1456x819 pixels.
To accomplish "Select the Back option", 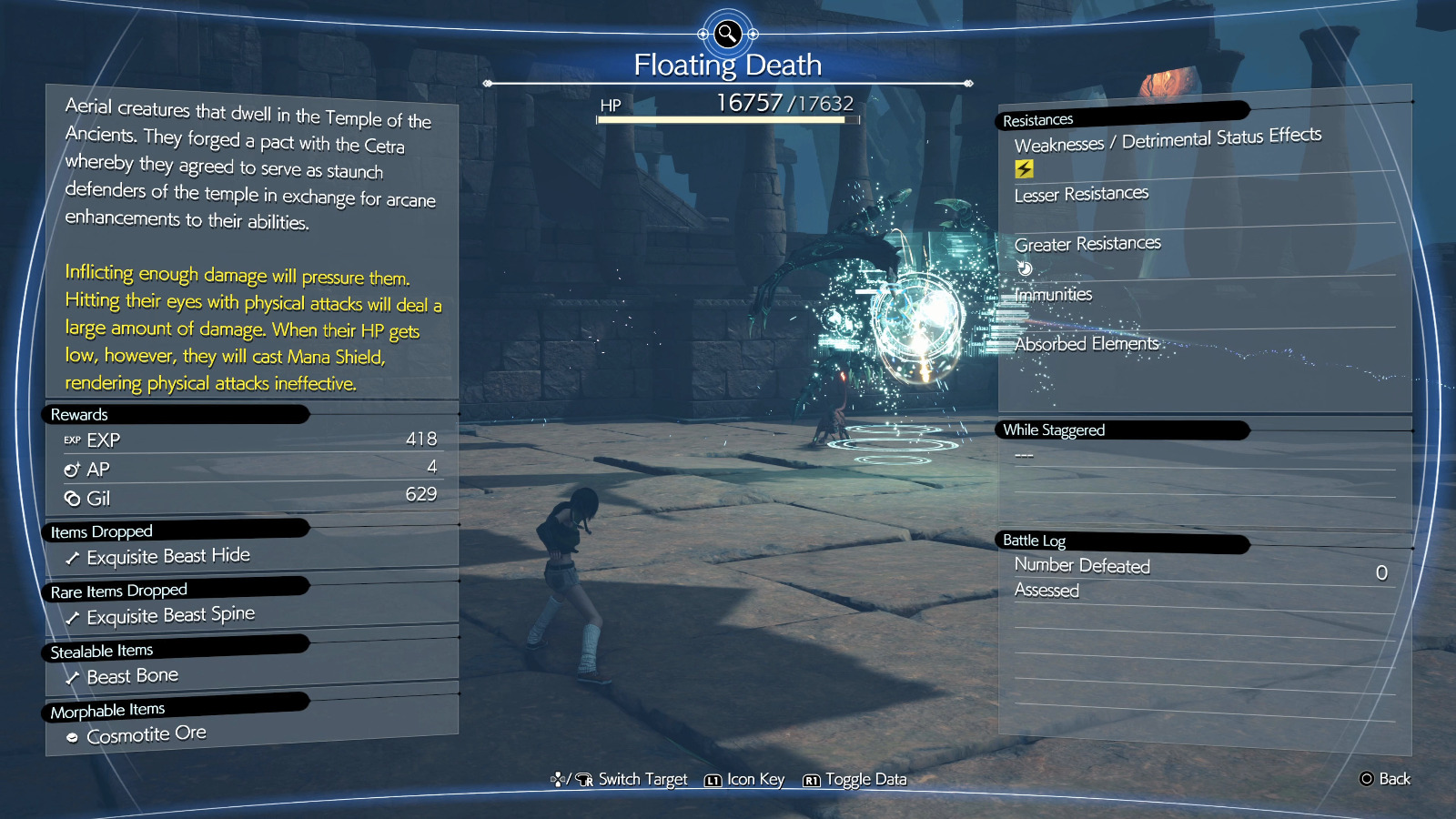I will point(1385,779).
